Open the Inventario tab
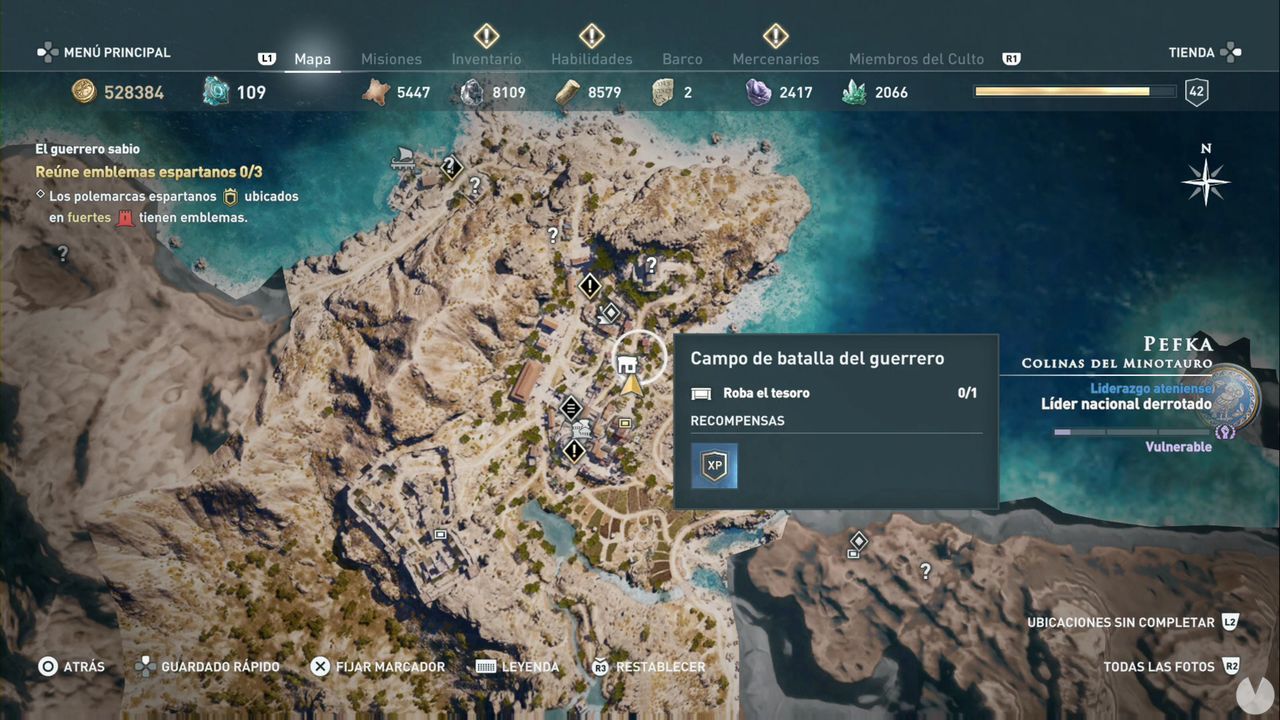This screenshot has width=1280, height=720. 486,59
